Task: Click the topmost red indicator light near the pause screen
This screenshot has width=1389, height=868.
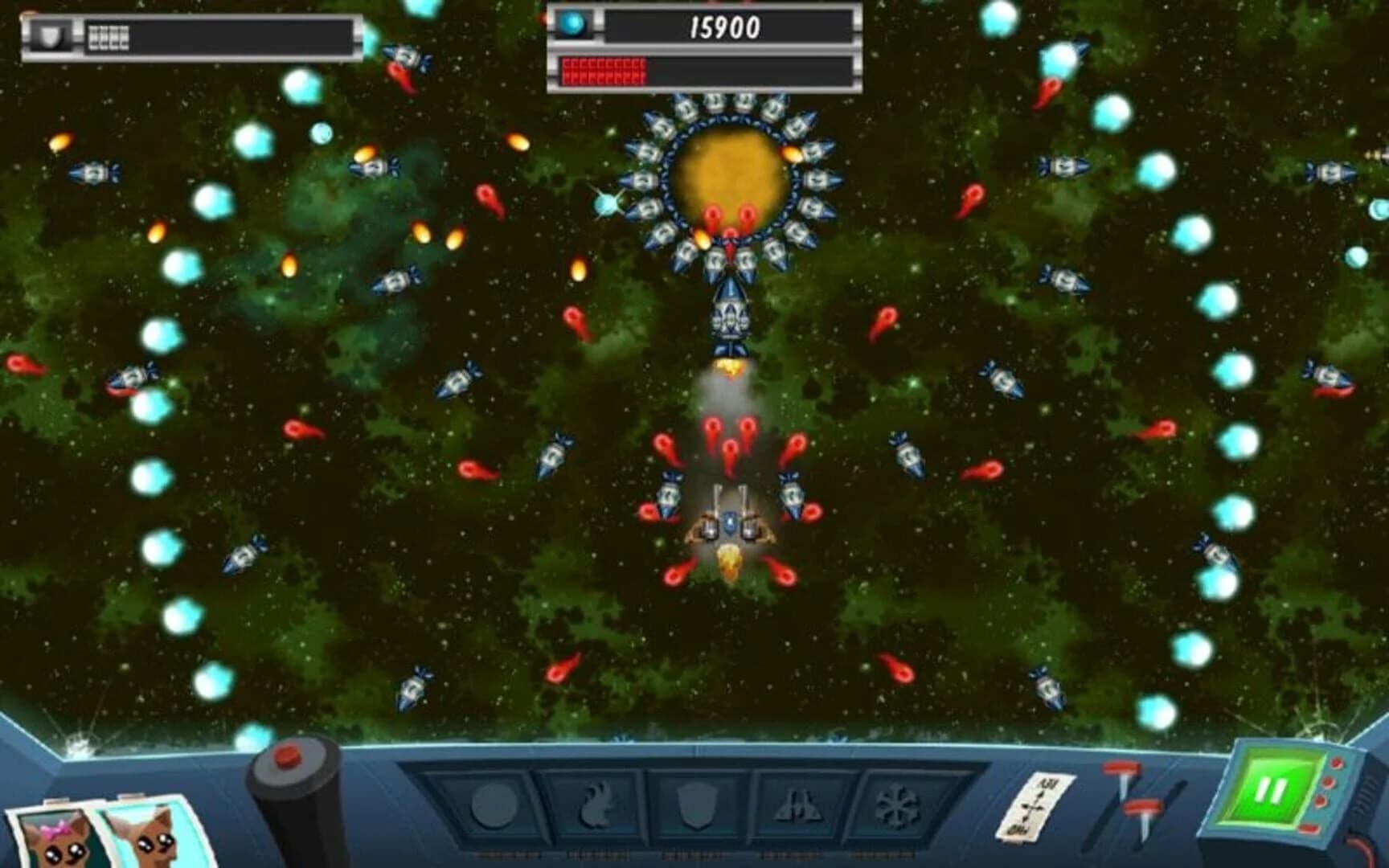Action: tap(1337, 763)
